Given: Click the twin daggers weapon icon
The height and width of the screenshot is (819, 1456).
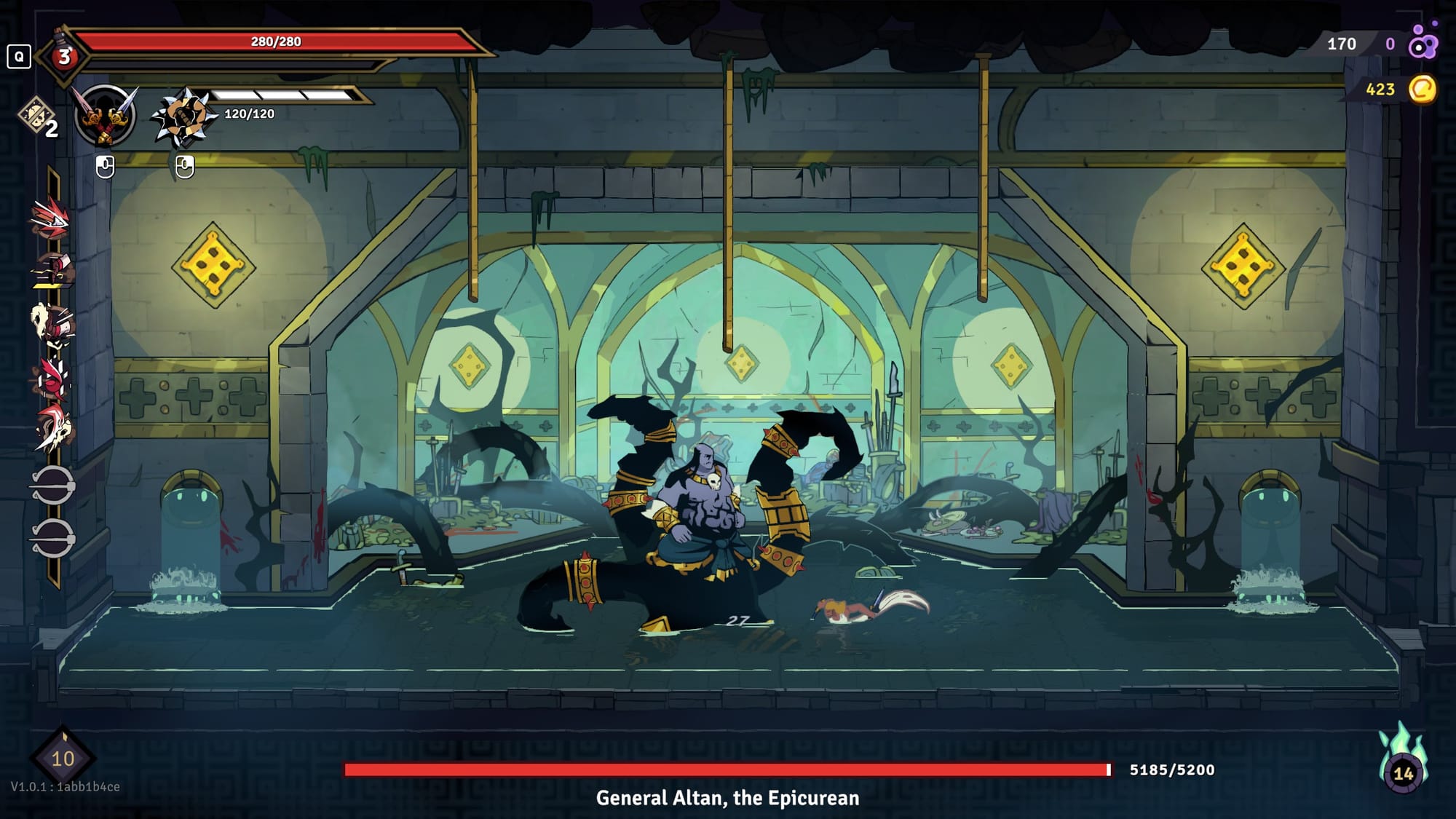Looking at the screenshot, I should click(106, 115).
